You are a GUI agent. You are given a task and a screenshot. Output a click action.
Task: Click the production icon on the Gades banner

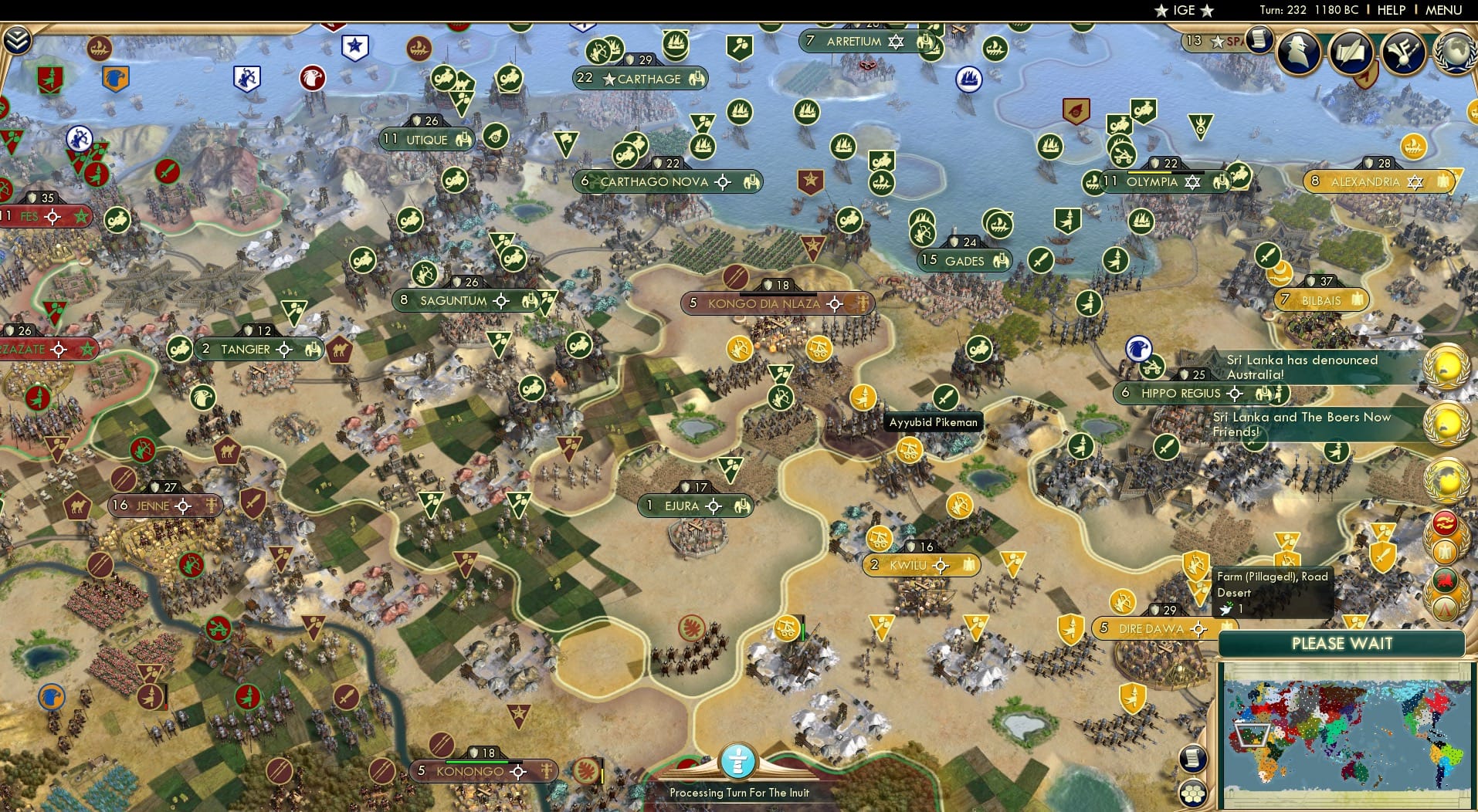(1001, 261)
